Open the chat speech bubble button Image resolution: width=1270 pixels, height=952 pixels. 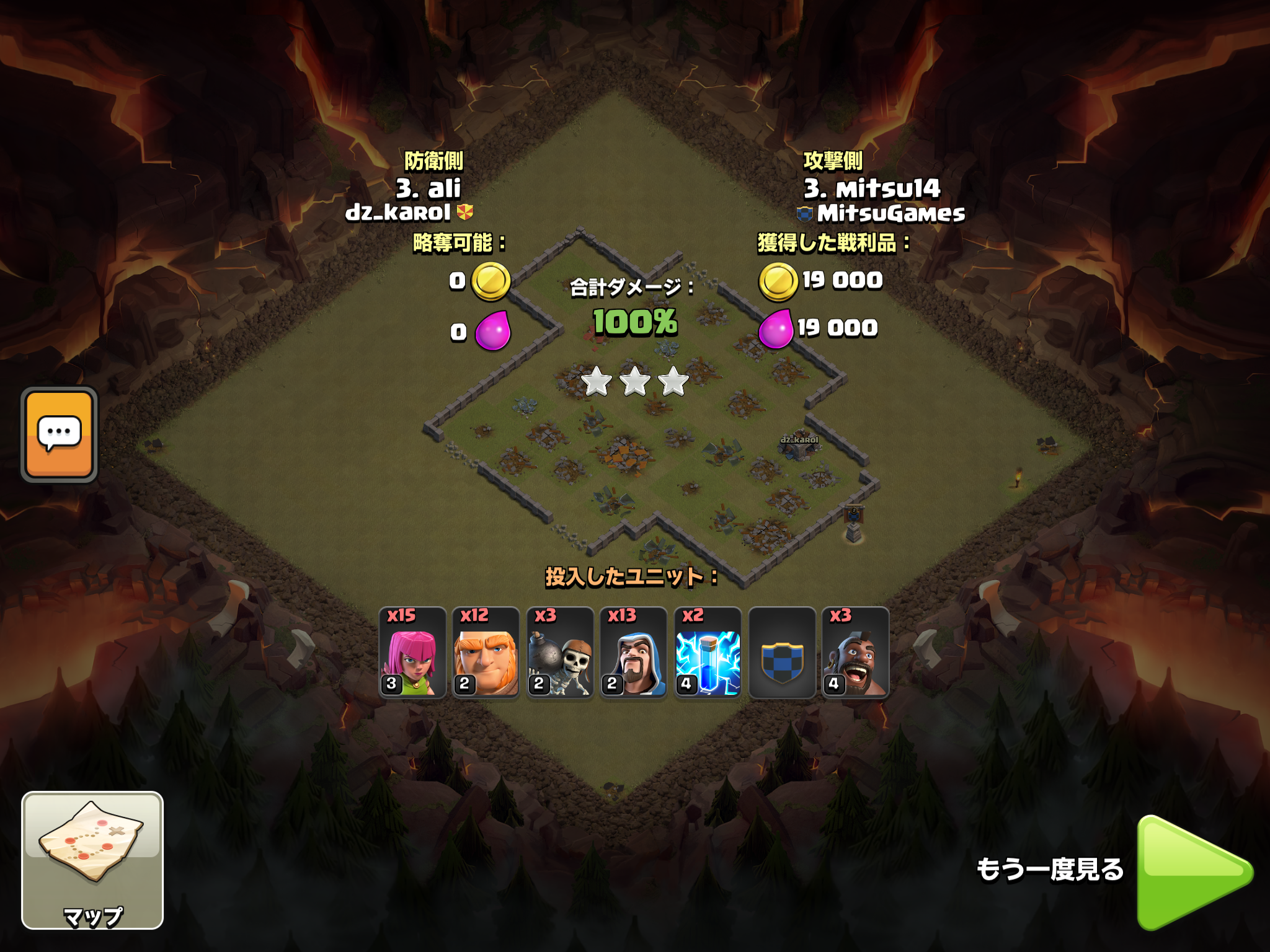(60, 434)
